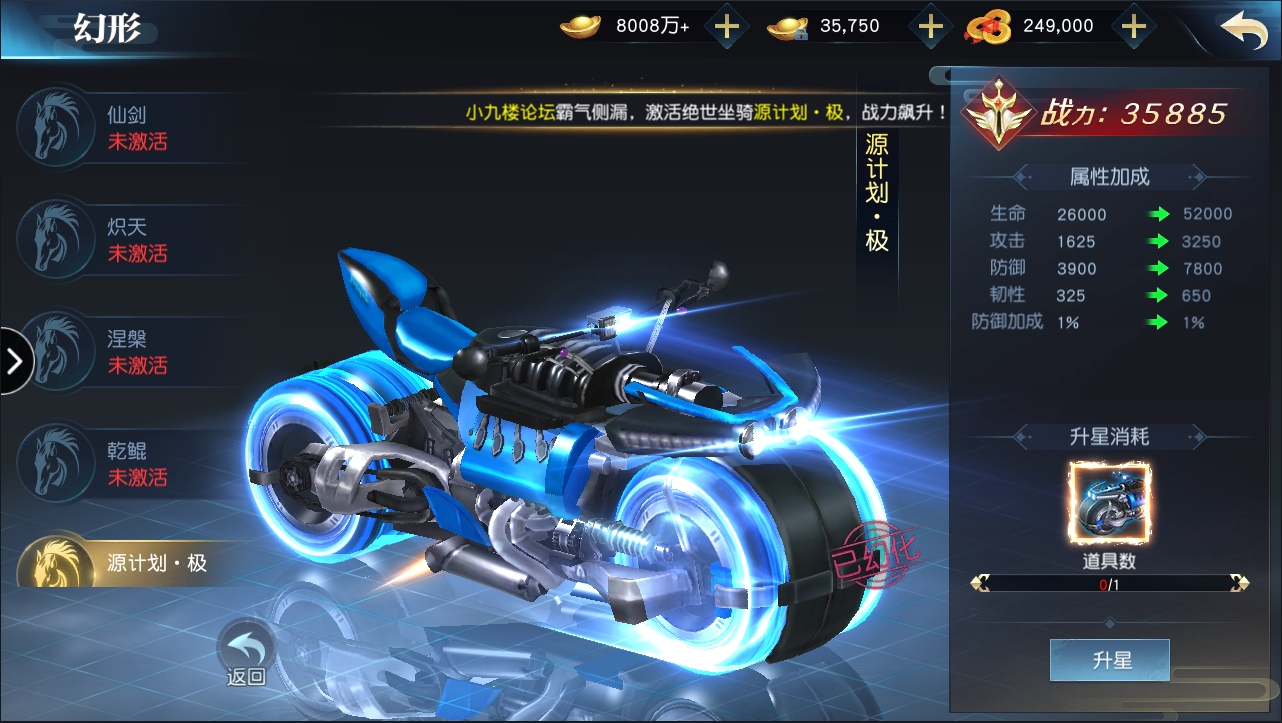Inspect the star-up material item icon

click(x=1109, y=503)
